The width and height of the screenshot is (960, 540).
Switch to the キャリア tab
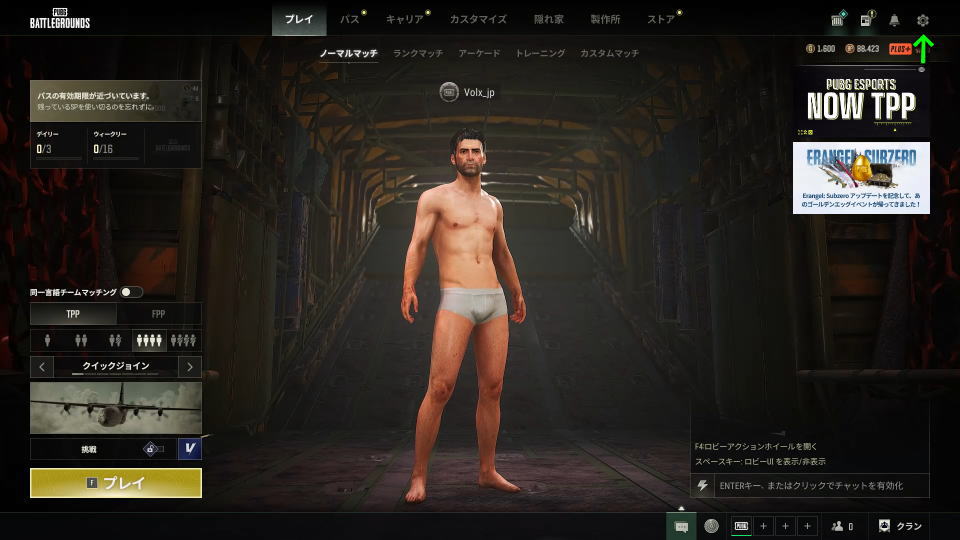click(x=404, y=19)
